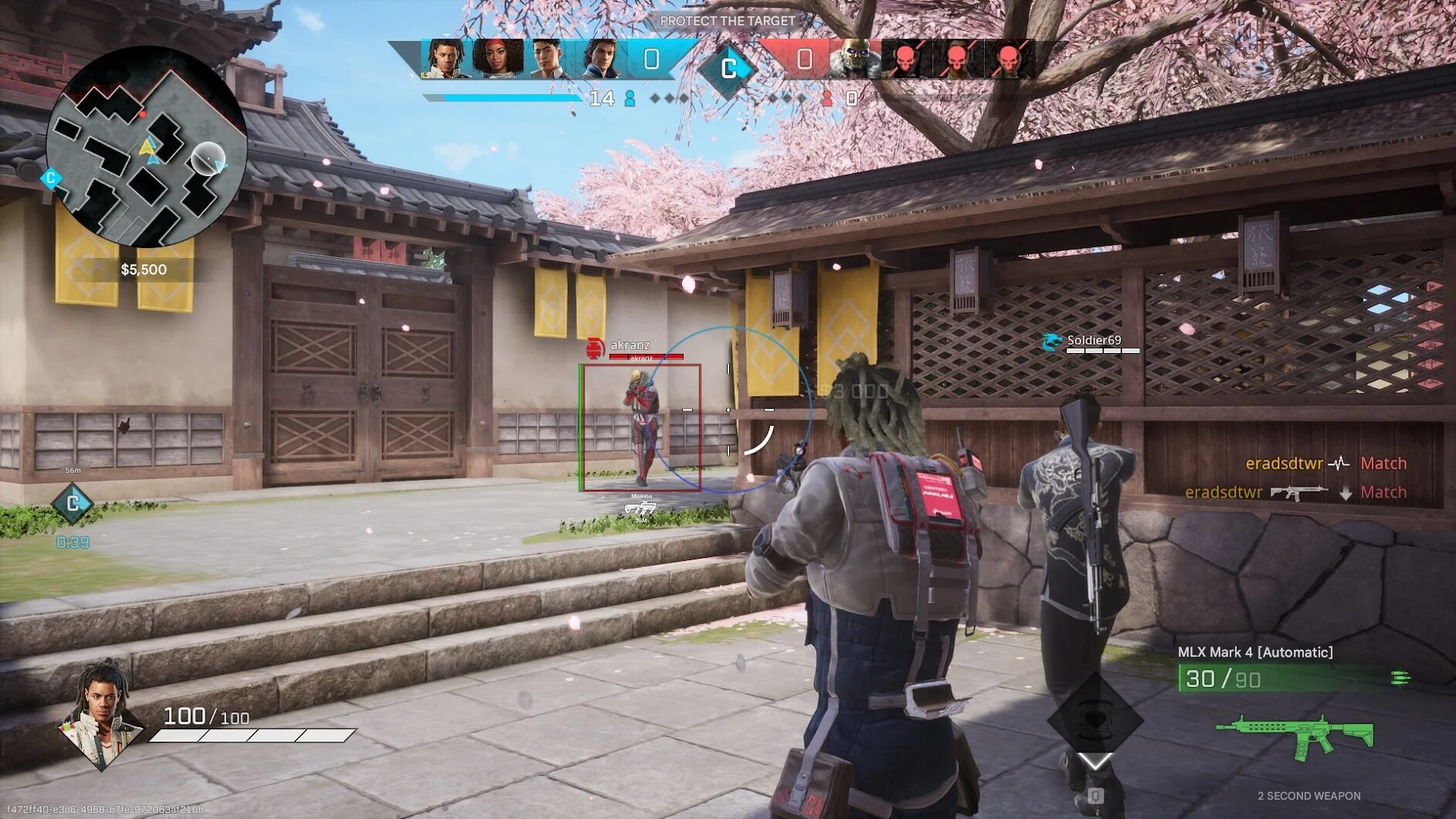Click the masked enemy portrait in the red team bar
Image resolution: width=1456 pixels, height=819 pixels.
click(x=854, y=59)
